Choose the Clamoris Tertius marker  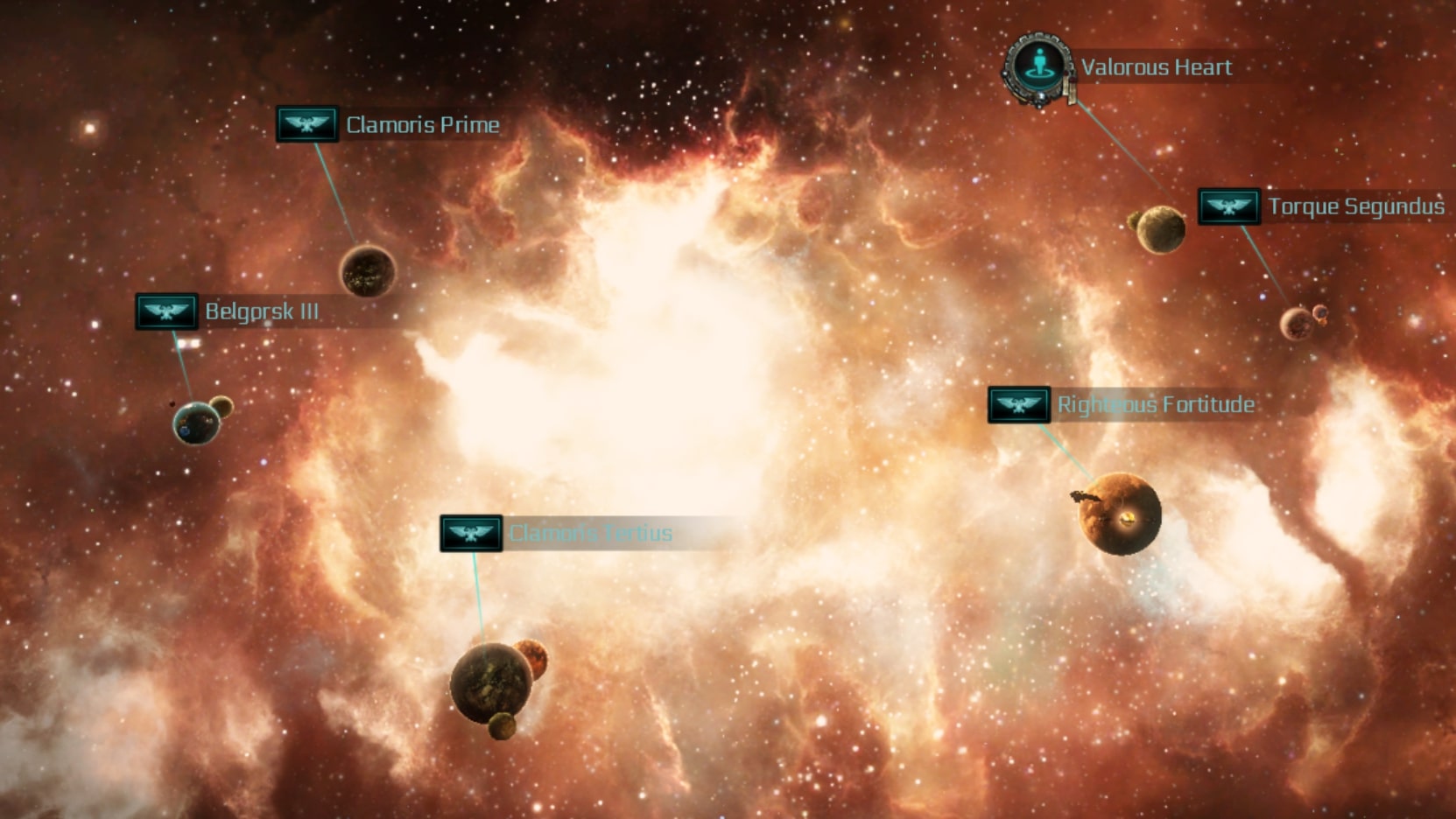point(471,533)
